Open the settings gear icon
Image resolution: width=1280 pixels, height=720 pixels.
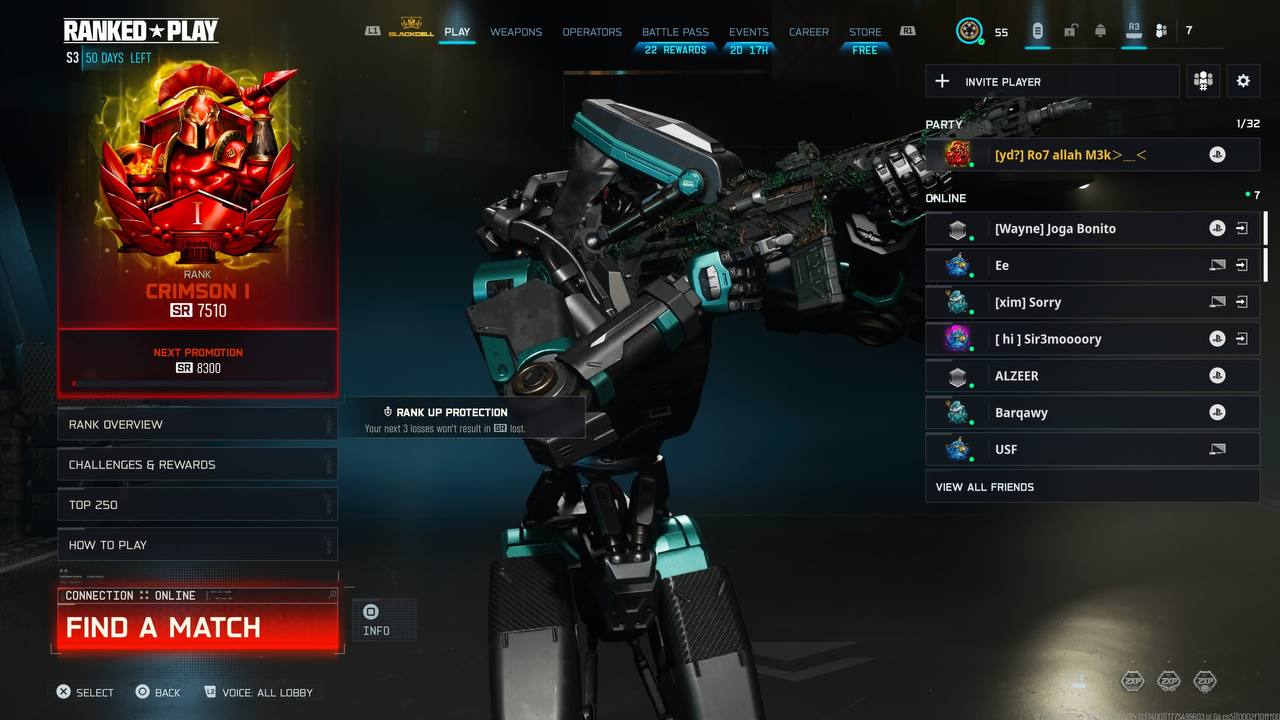pos(1243,81)
